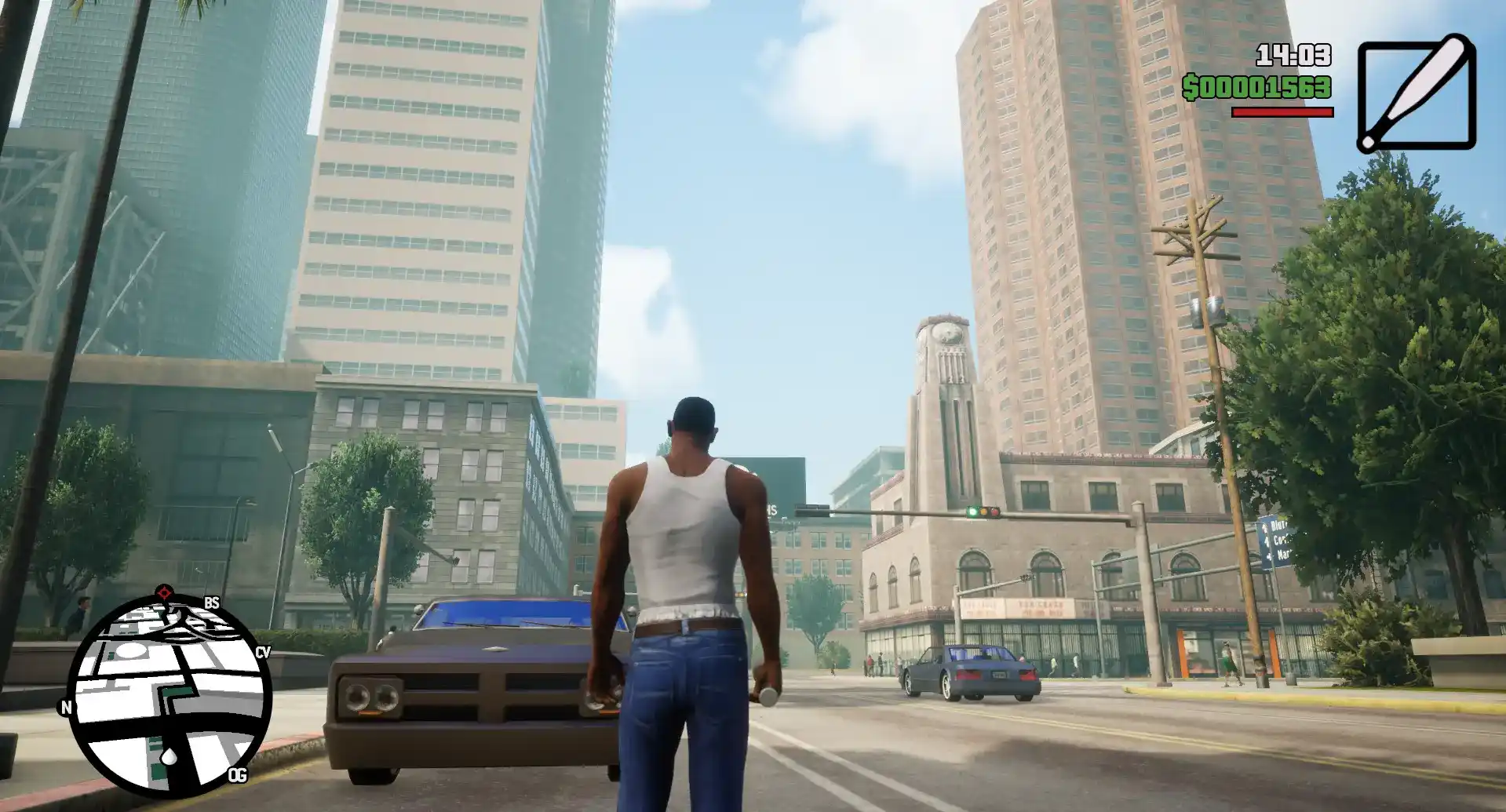Select the red target blip atop the radar
The height and width of the screenshot is (812, 1506).
click(163, 592)
